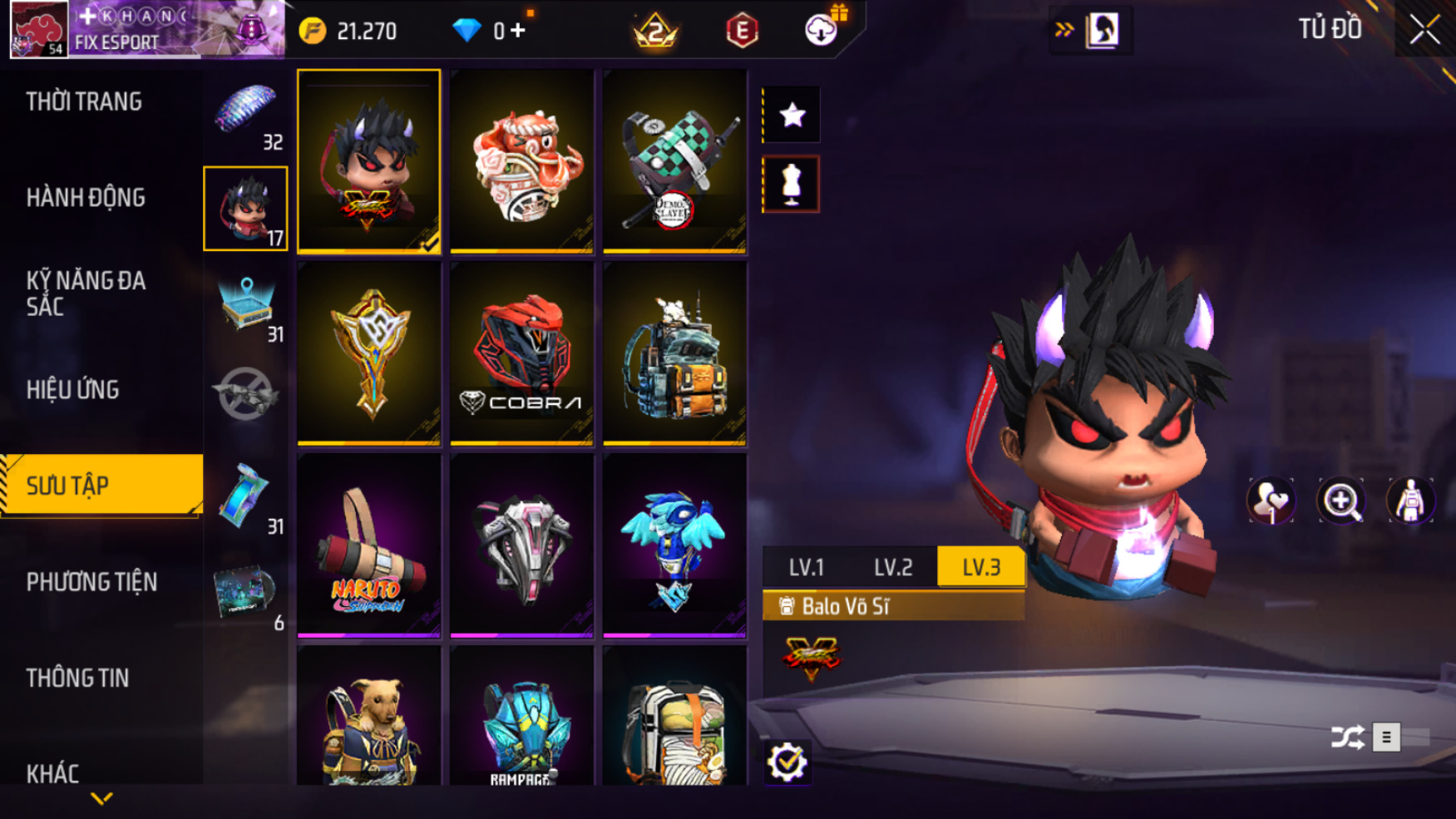1456x819 pixels.
Task: Go to the Thông Tin section
Action: click(x=78, y=678)
